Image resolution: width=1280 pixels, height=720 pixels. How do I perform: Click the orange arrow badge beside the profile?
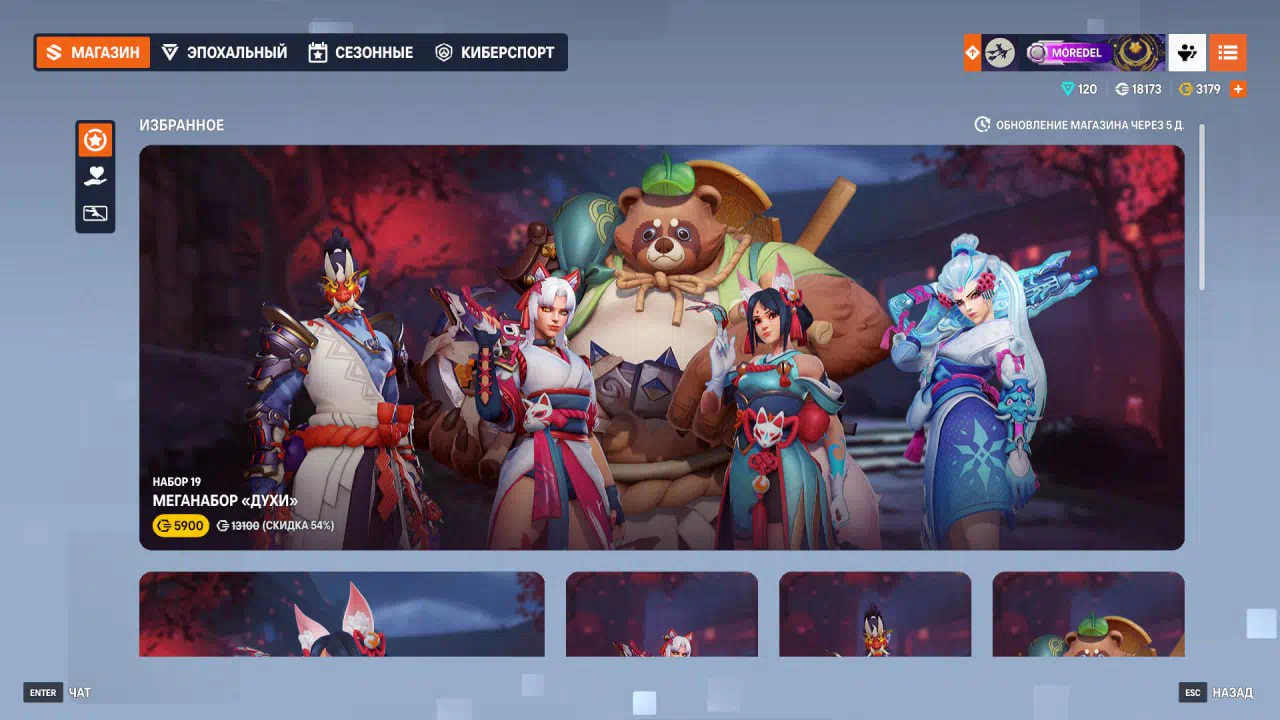(x=972, y=52)
